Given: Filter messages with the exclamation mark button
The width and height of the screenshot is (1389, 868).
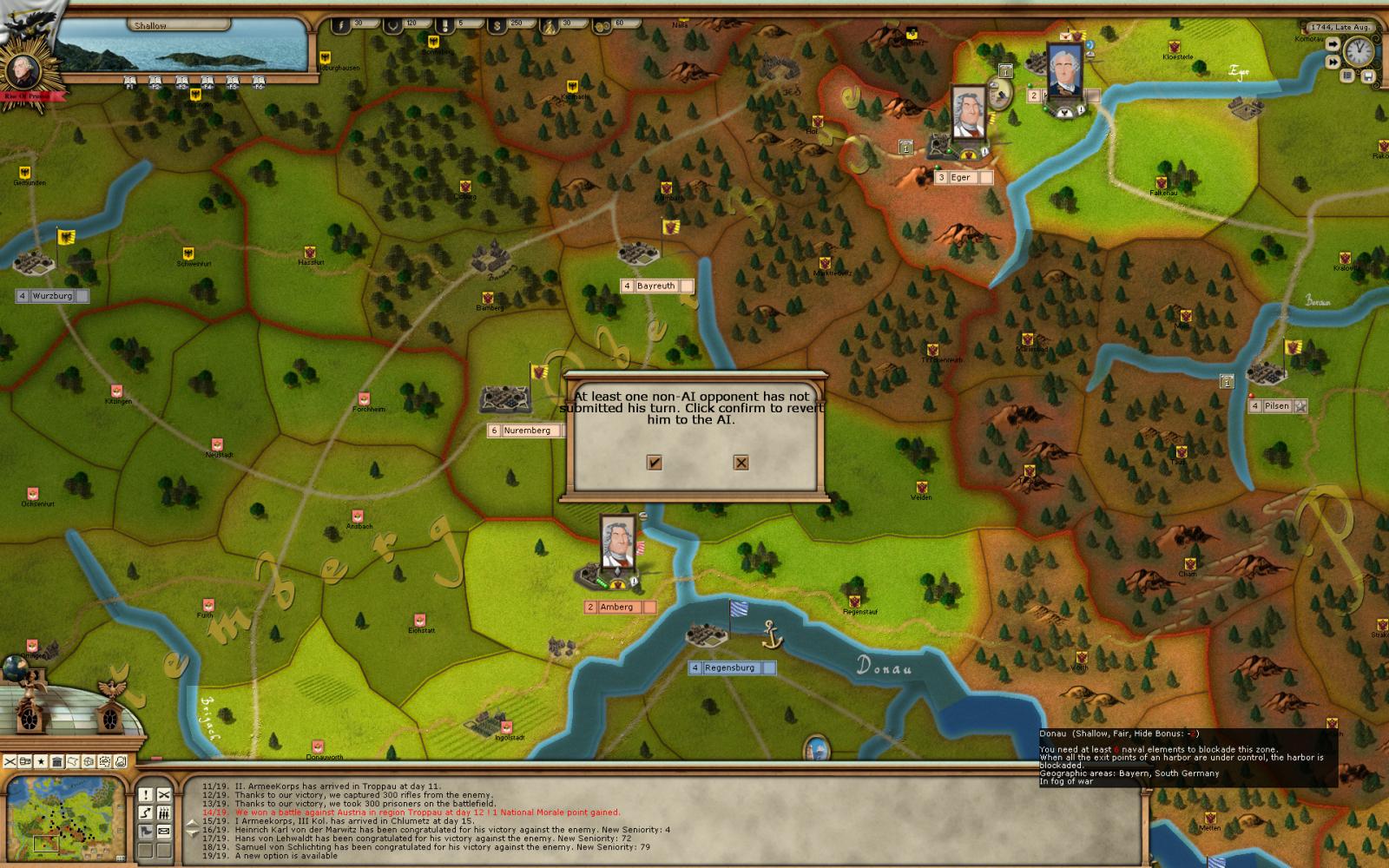Looking at the screenshot, I should [x=145, y=794].
